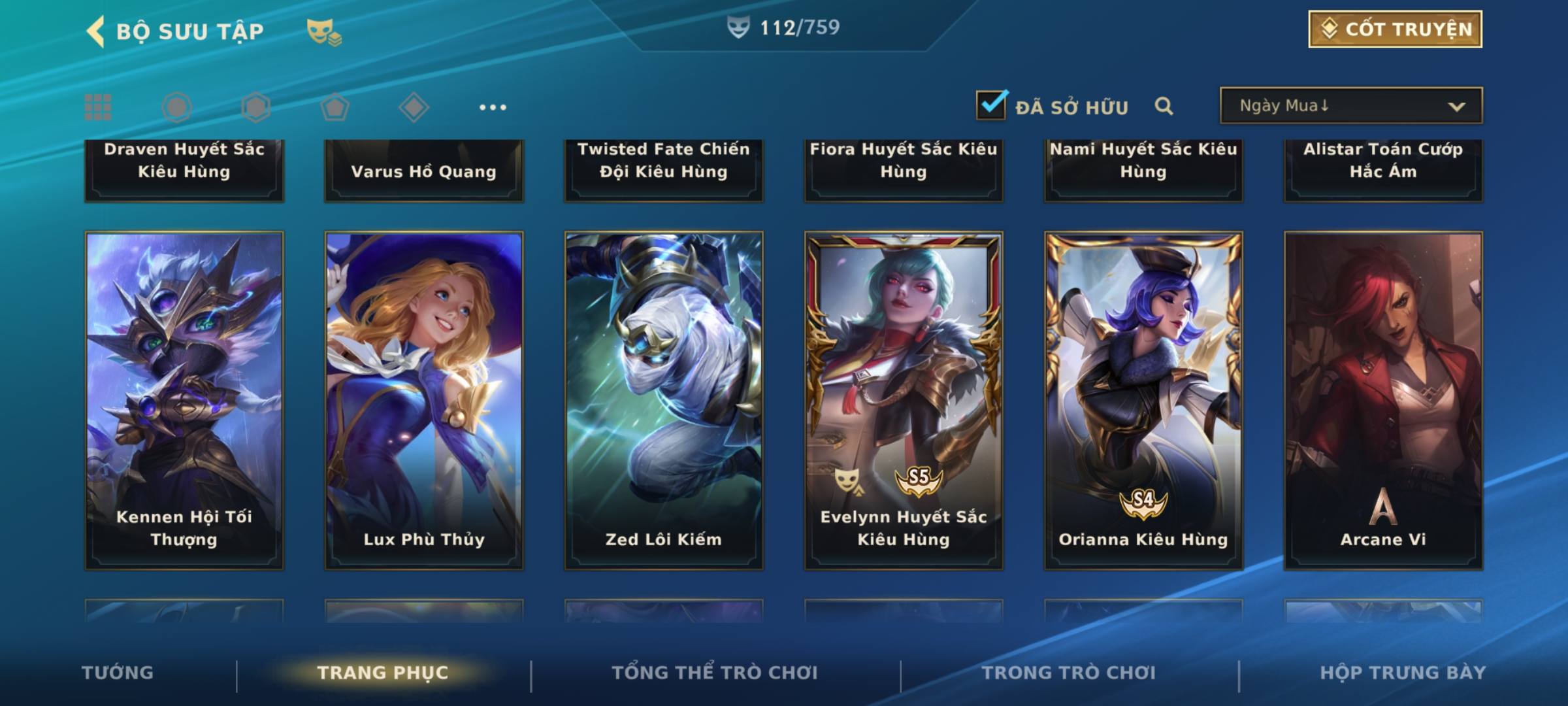Go back from Bộ Sưu Tập screen

tap(96, 31)
